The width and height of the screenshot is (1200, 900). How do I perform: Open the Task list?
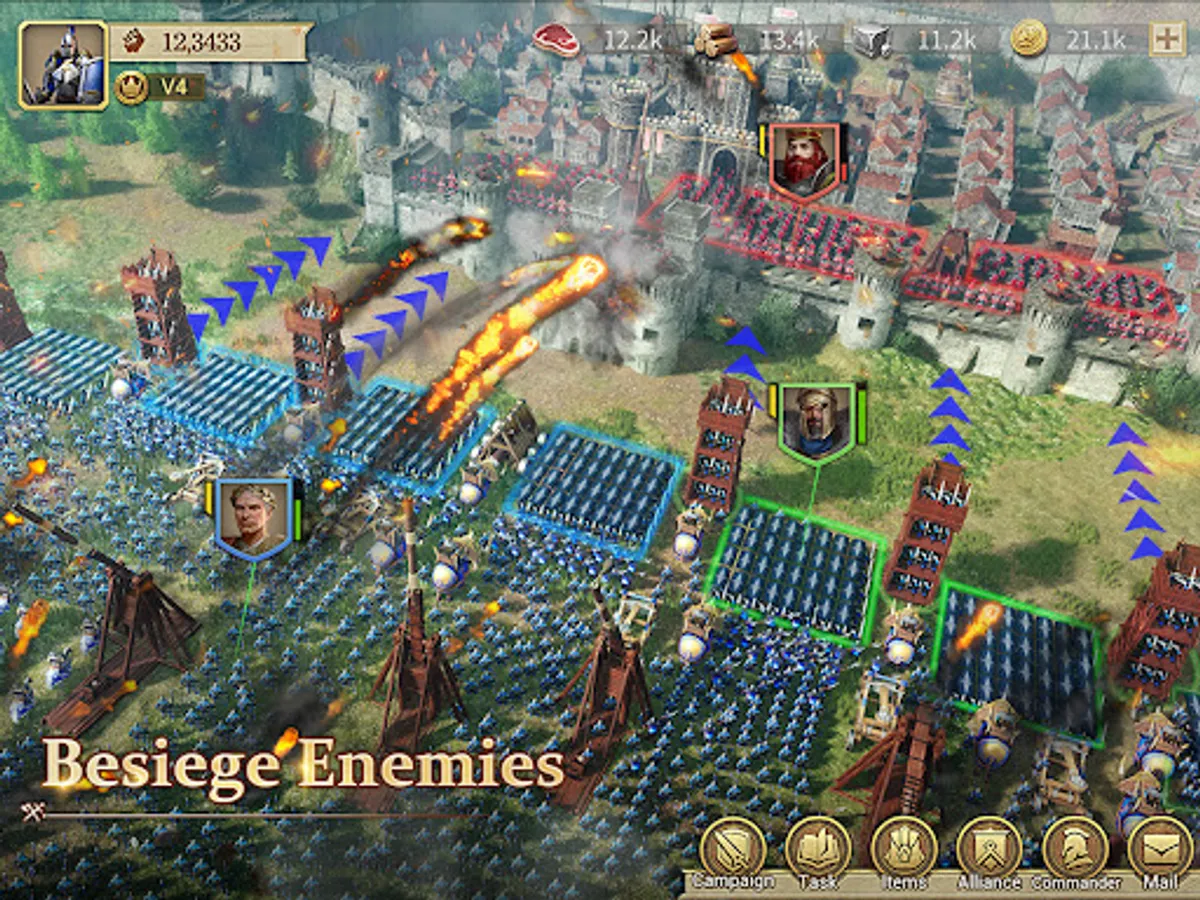coord(817,850)
